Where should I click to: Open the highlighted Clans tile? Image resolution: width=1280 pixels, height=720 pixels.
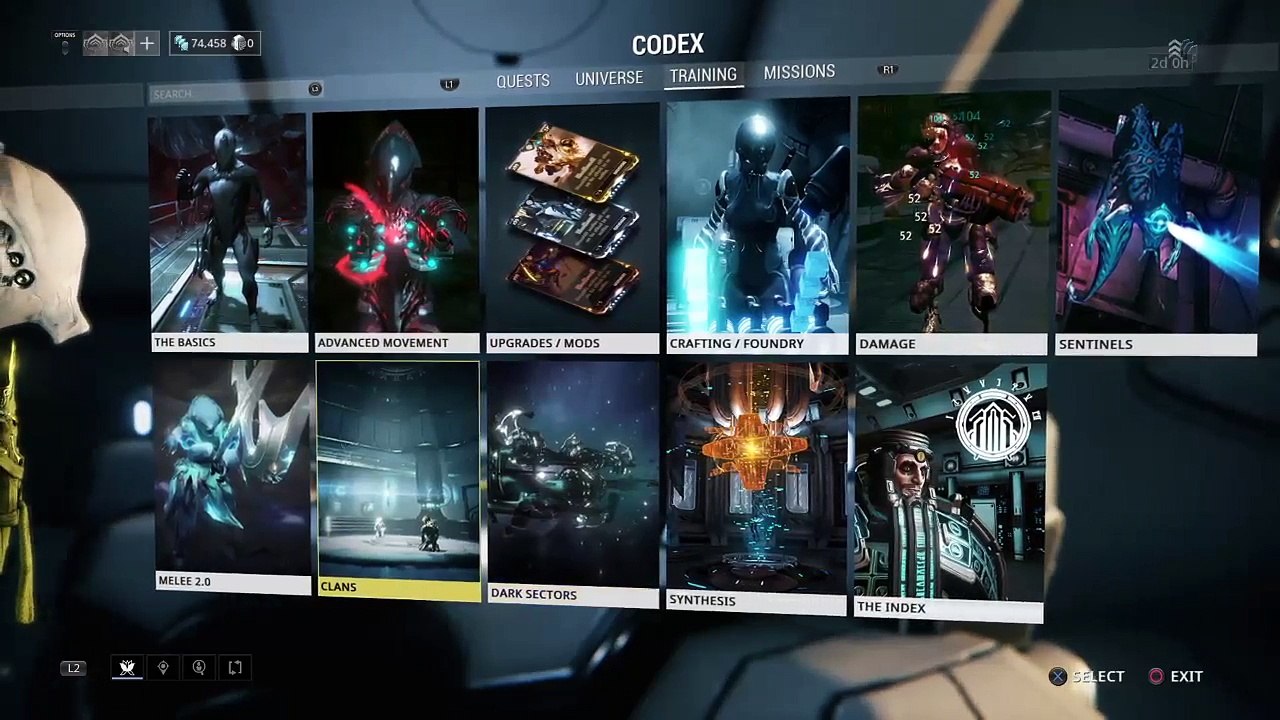click(398, 480)
